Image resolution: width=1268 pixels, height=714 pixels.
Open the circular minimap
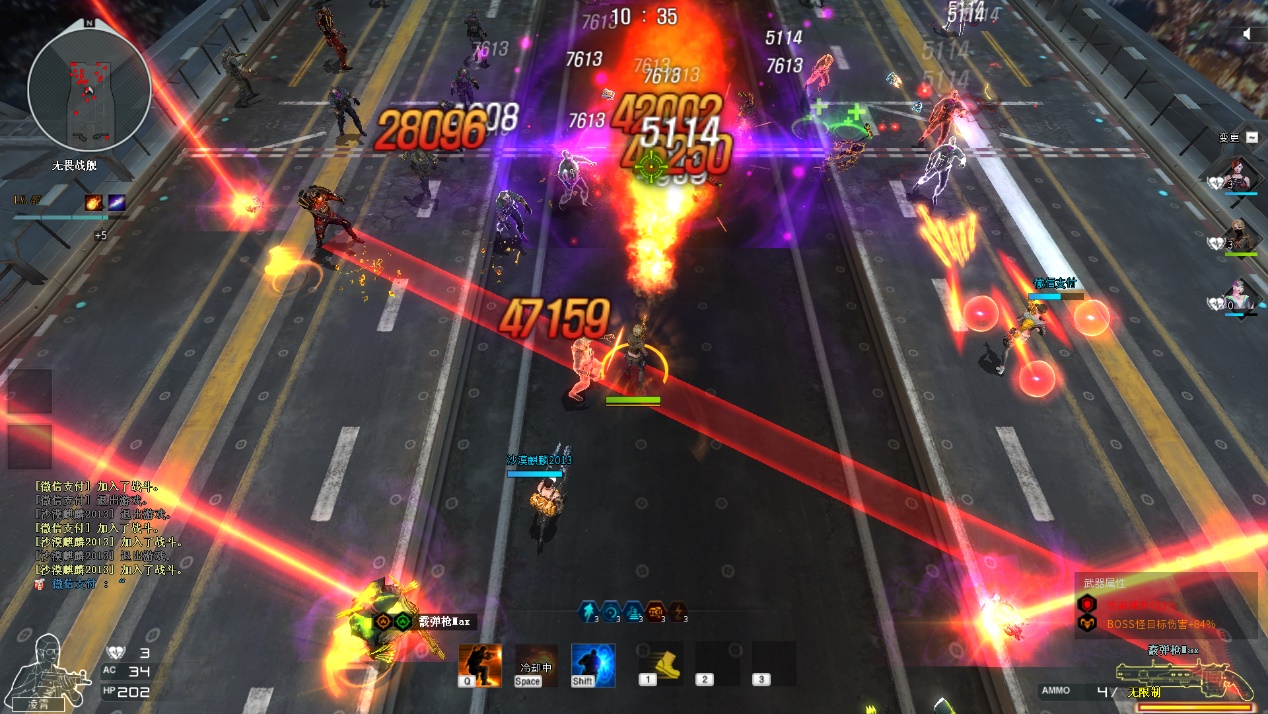89,89
